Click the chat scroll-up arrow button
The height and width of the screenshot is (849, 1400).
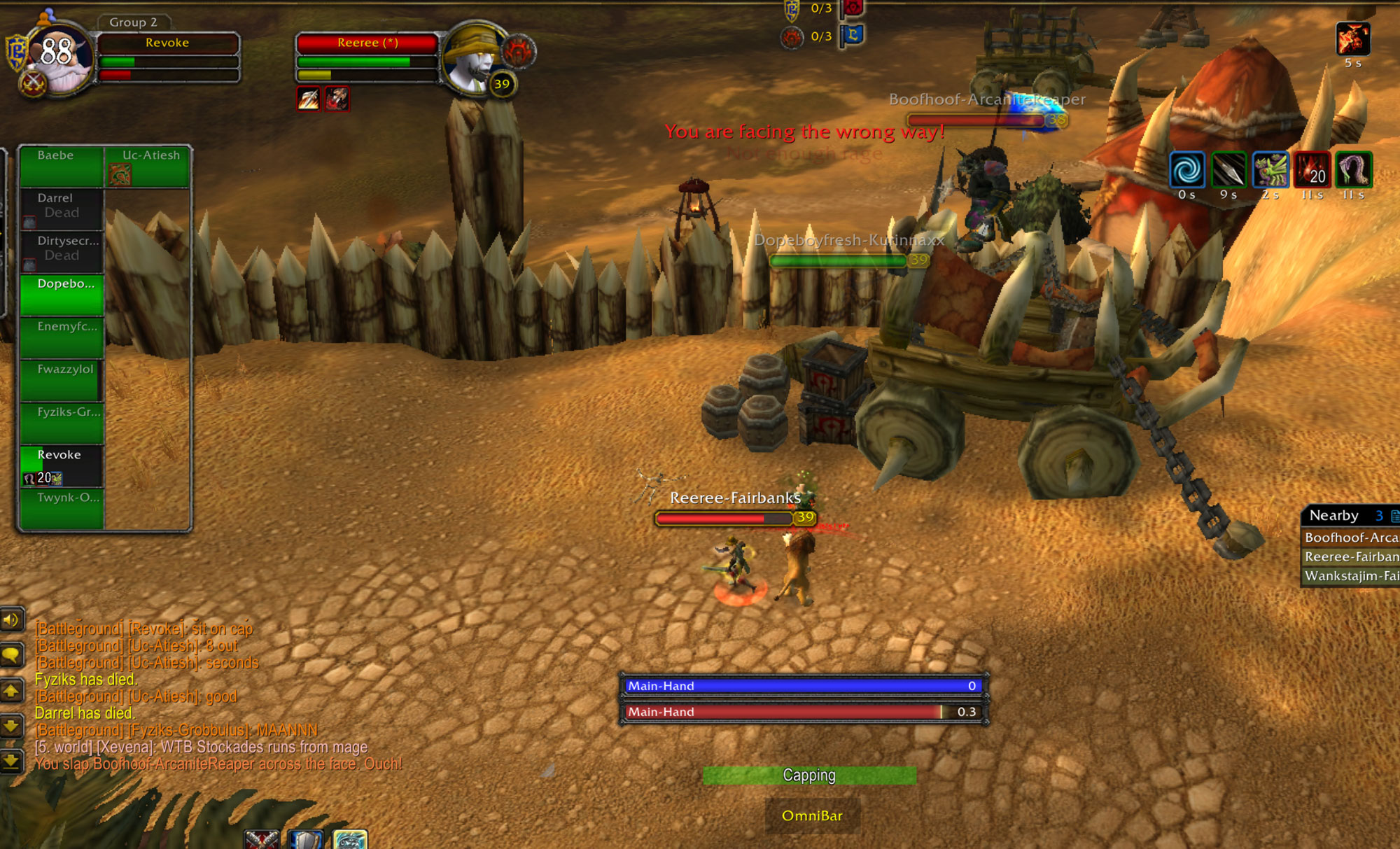coord(11,692)
